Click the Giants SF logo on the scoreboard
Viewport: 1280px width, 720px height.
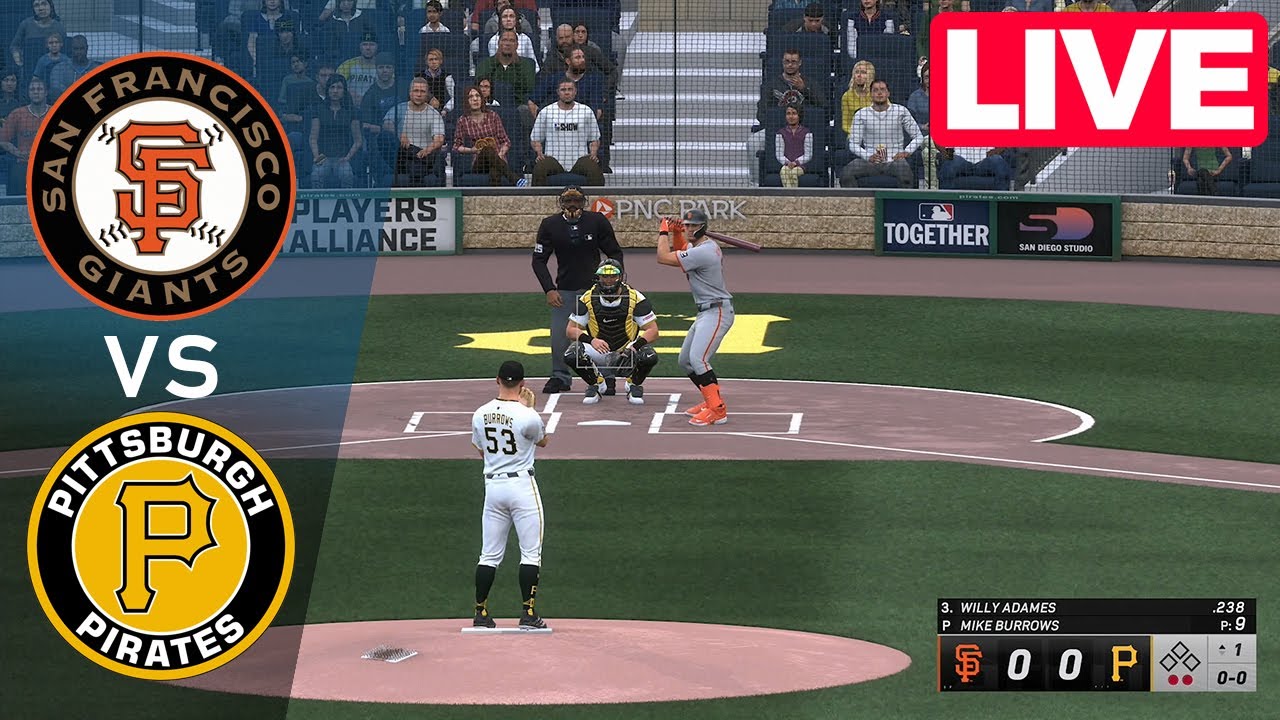968,662
